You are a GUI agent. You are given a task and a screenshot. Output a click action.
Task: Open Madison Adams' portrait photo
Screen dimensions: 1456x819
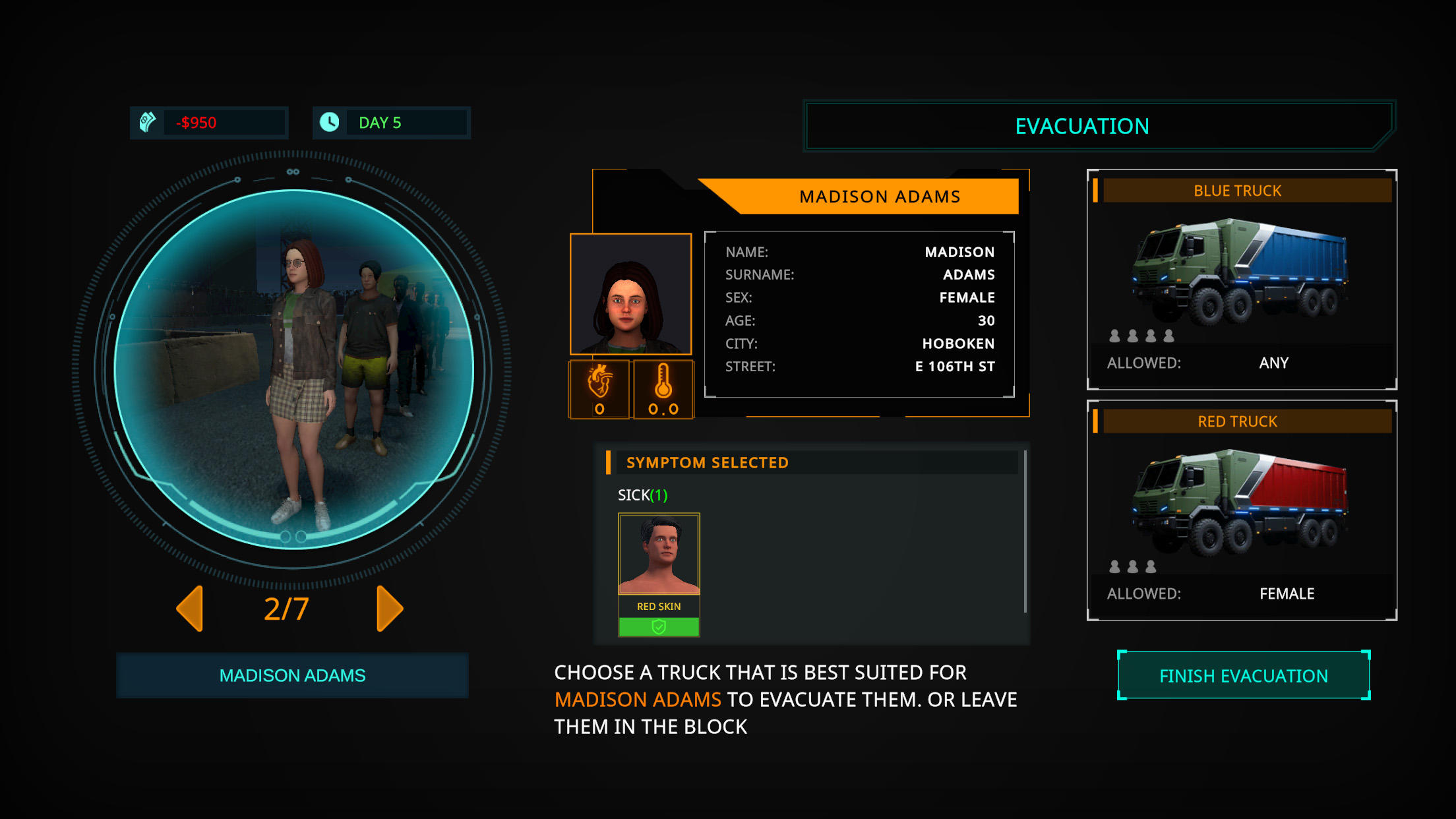coord(630,295)
